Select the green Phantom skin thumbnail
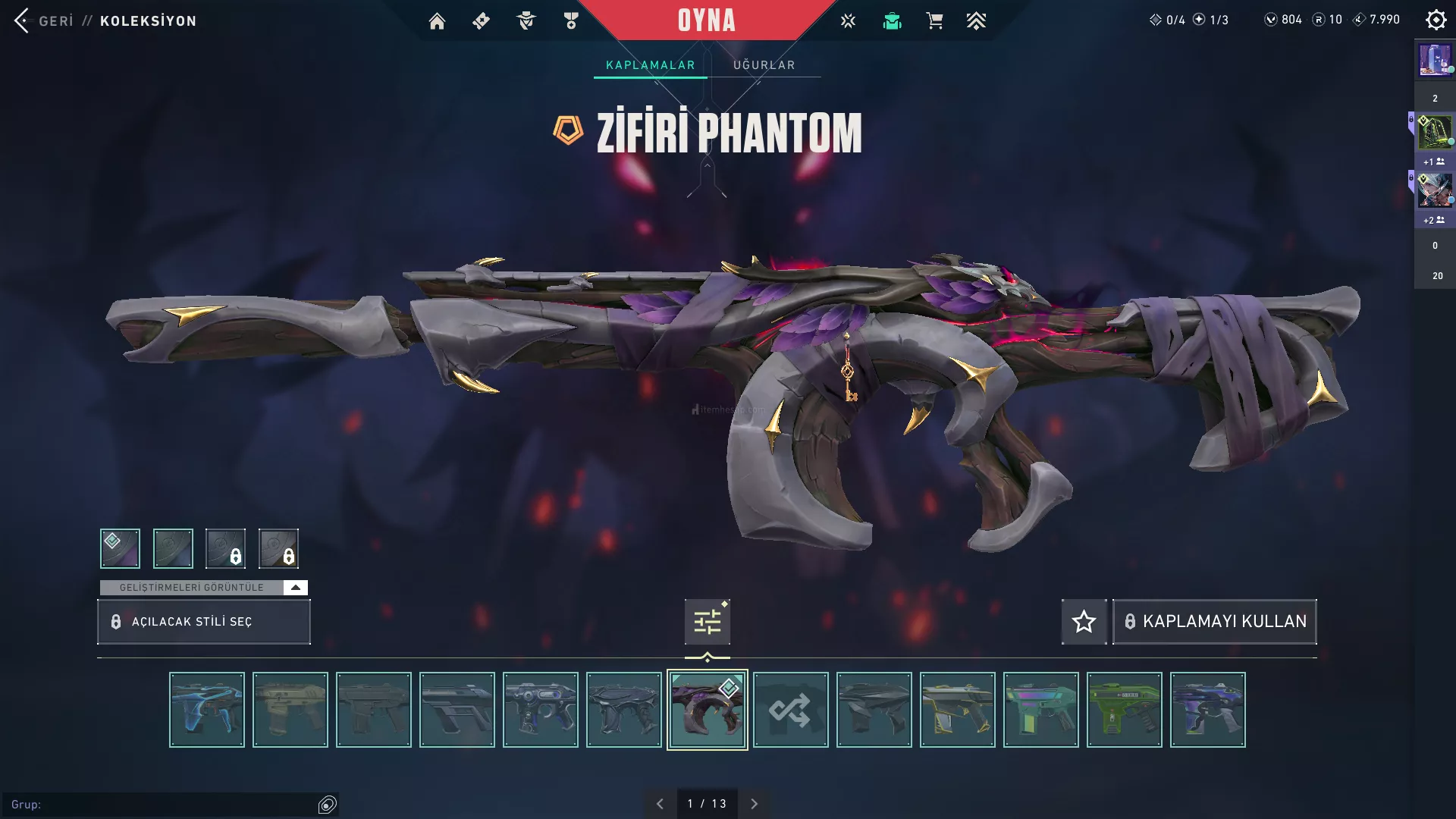This screenshot has height=819, width=1456. click(x=1124, y=710)
